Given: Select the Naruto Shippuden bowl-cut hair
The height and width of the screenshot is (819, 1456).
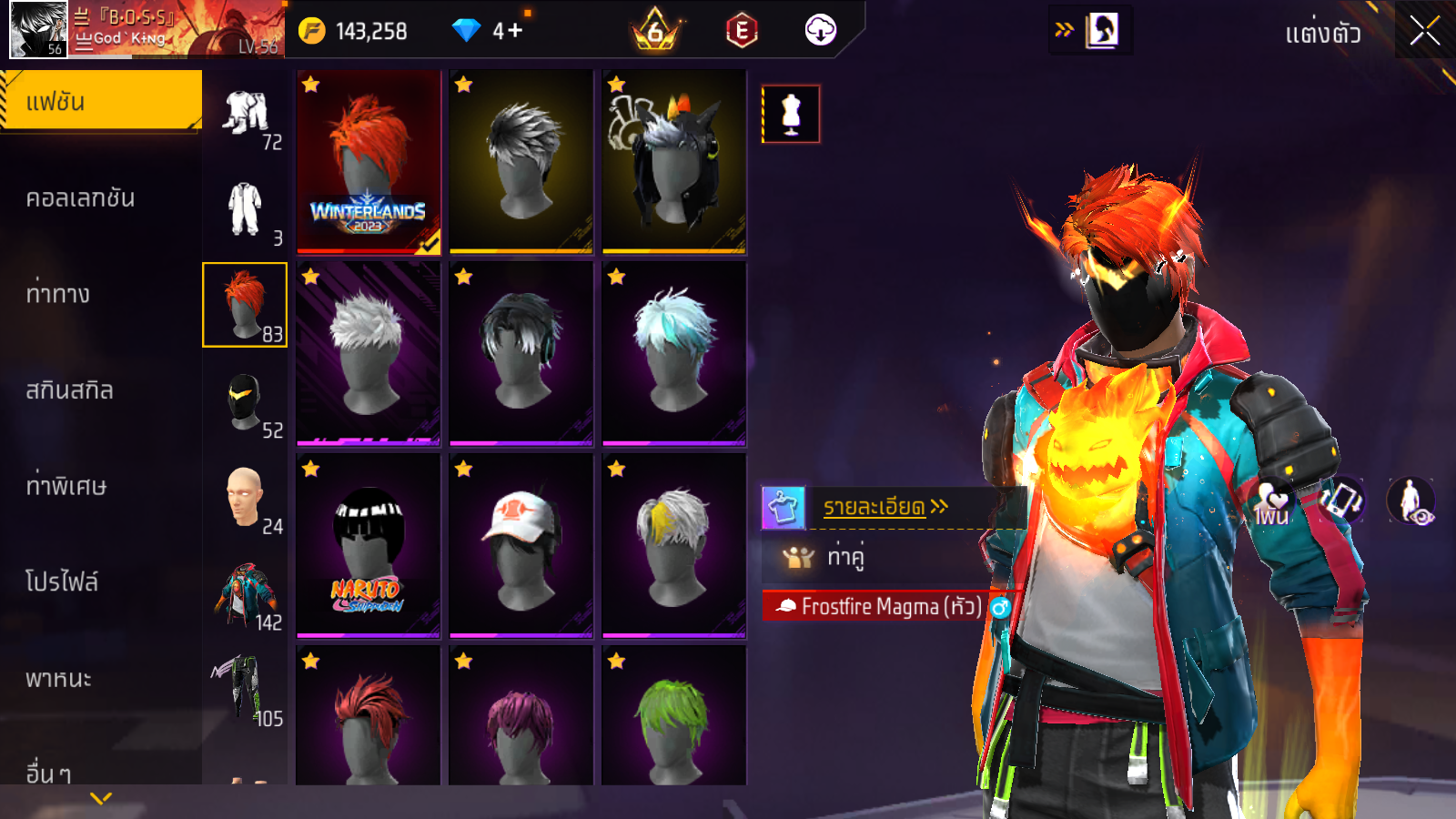Looking at the screenshot, I should click(369, 546).
